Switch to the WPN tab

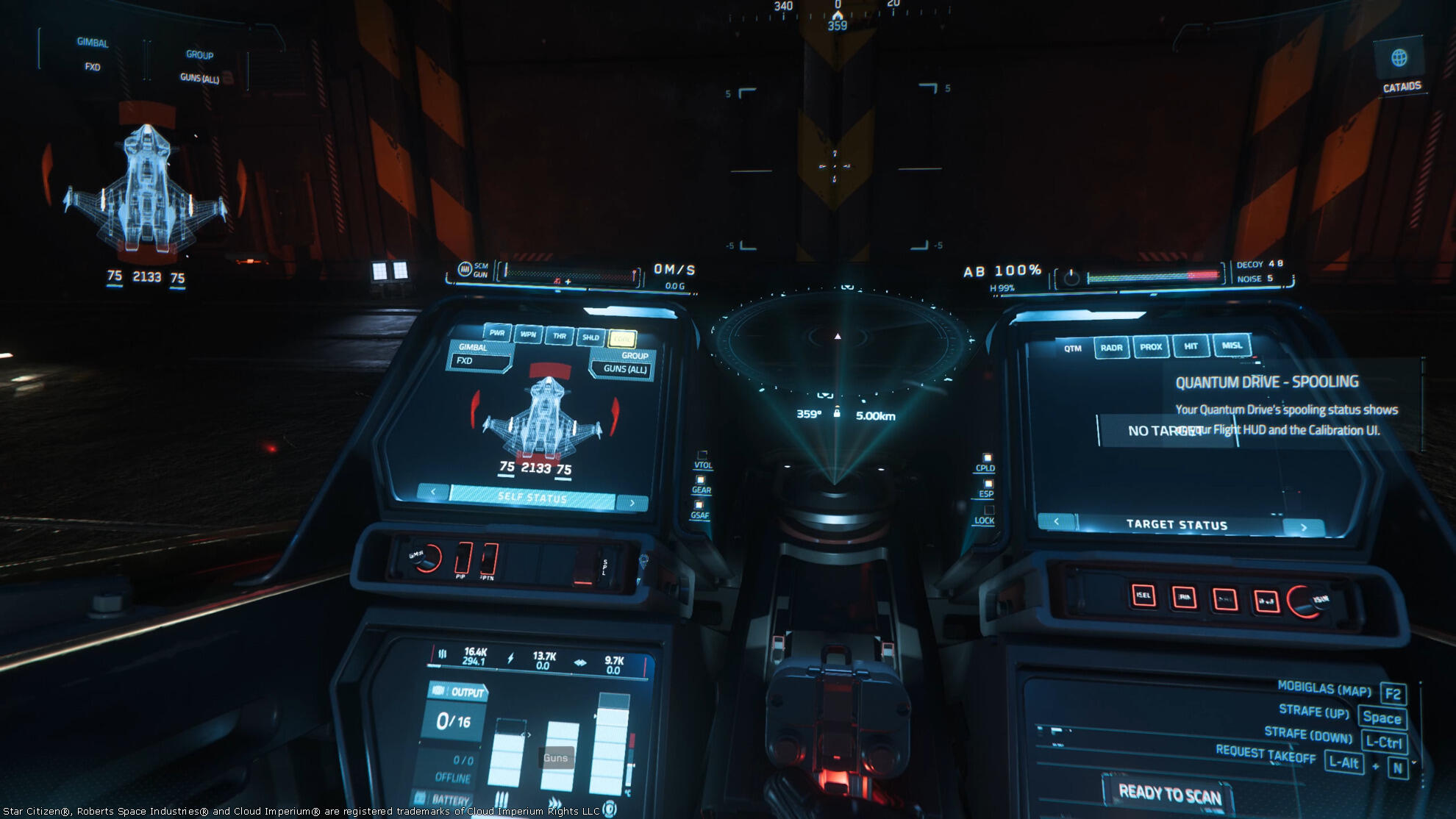coord(528,335)
